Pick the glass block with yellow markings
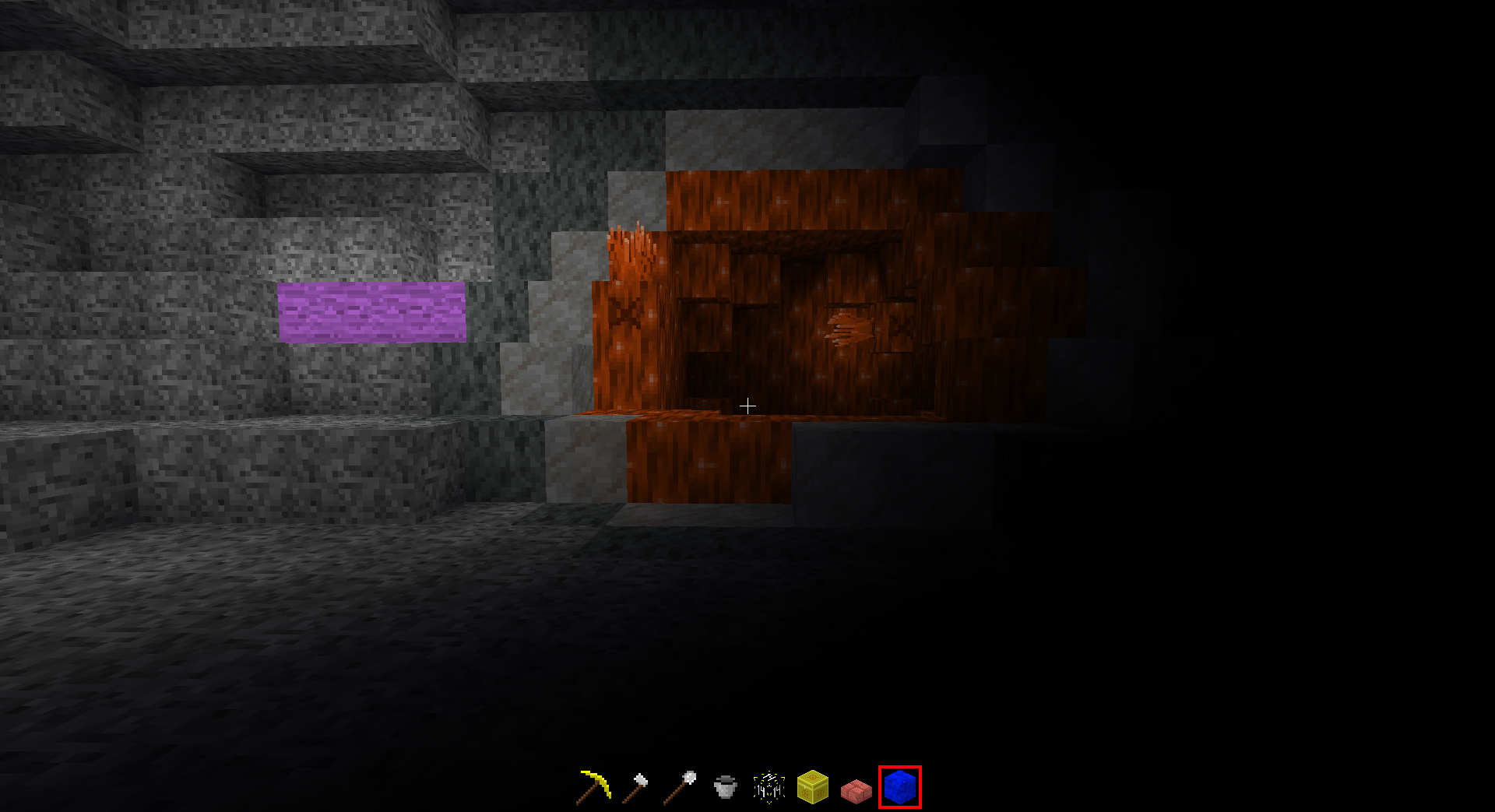Screen dimensions: 1495x812 pyautogui.click(x=769, y=787)
